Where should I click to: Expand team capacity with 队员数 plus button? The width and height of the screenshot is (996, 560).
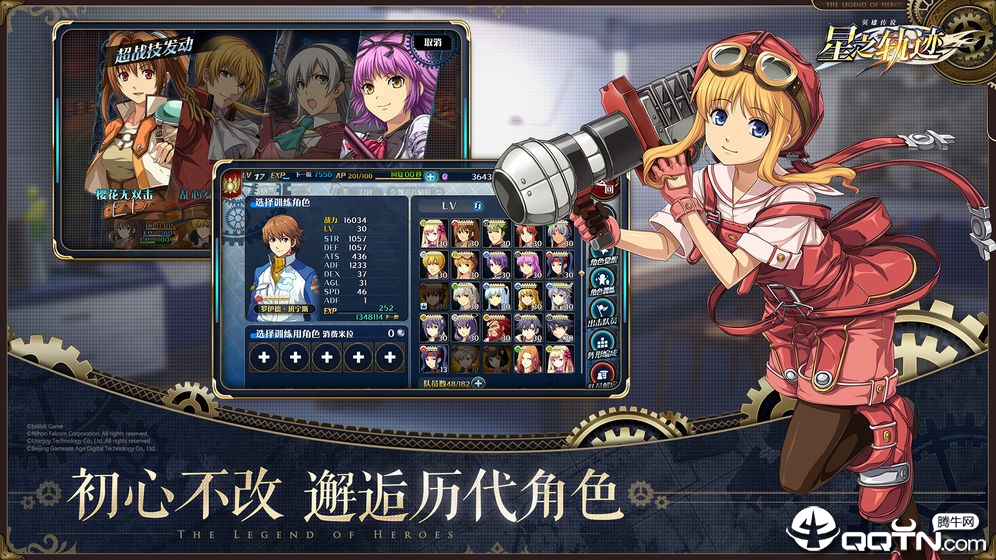pos(478,381)
